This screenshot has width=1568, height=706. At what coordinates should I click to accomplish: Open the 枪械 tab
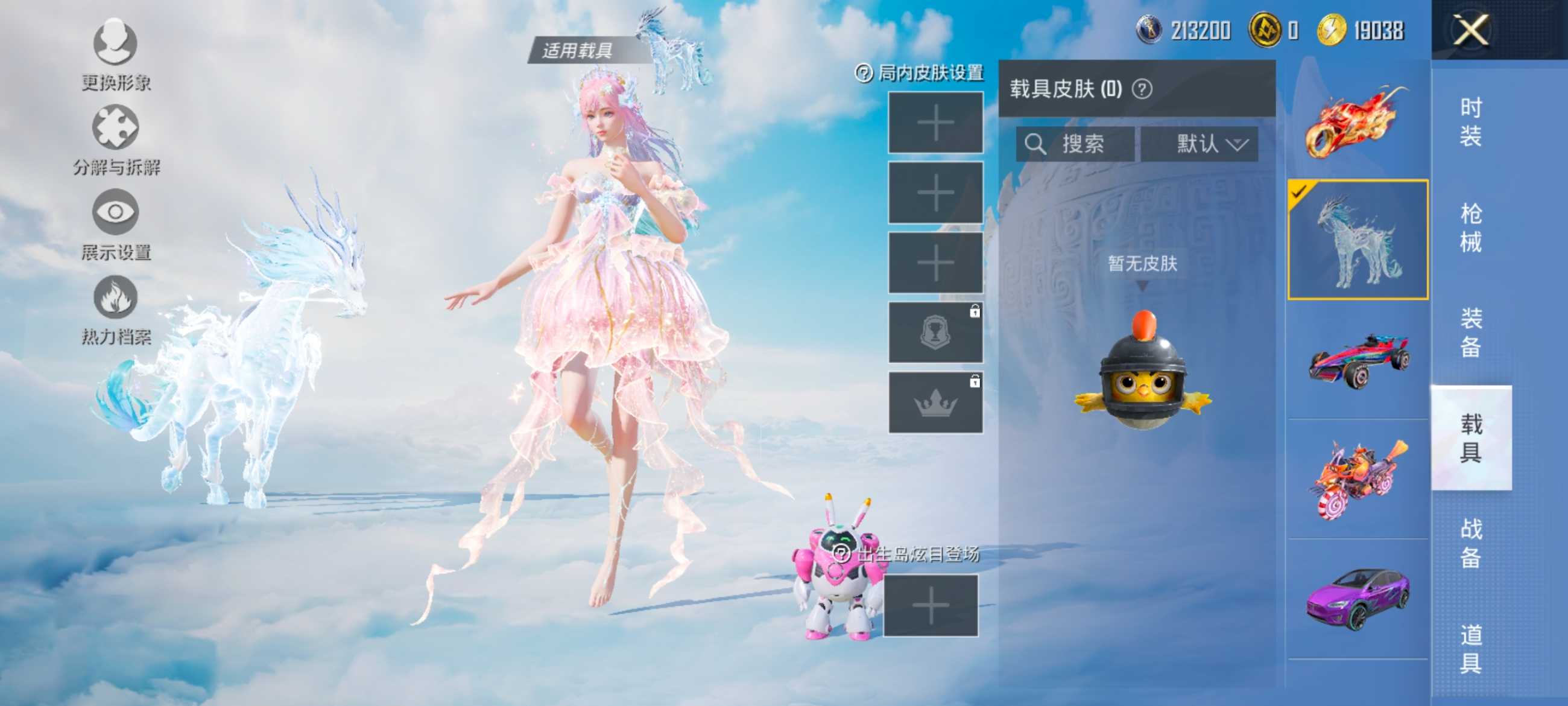1470,228
